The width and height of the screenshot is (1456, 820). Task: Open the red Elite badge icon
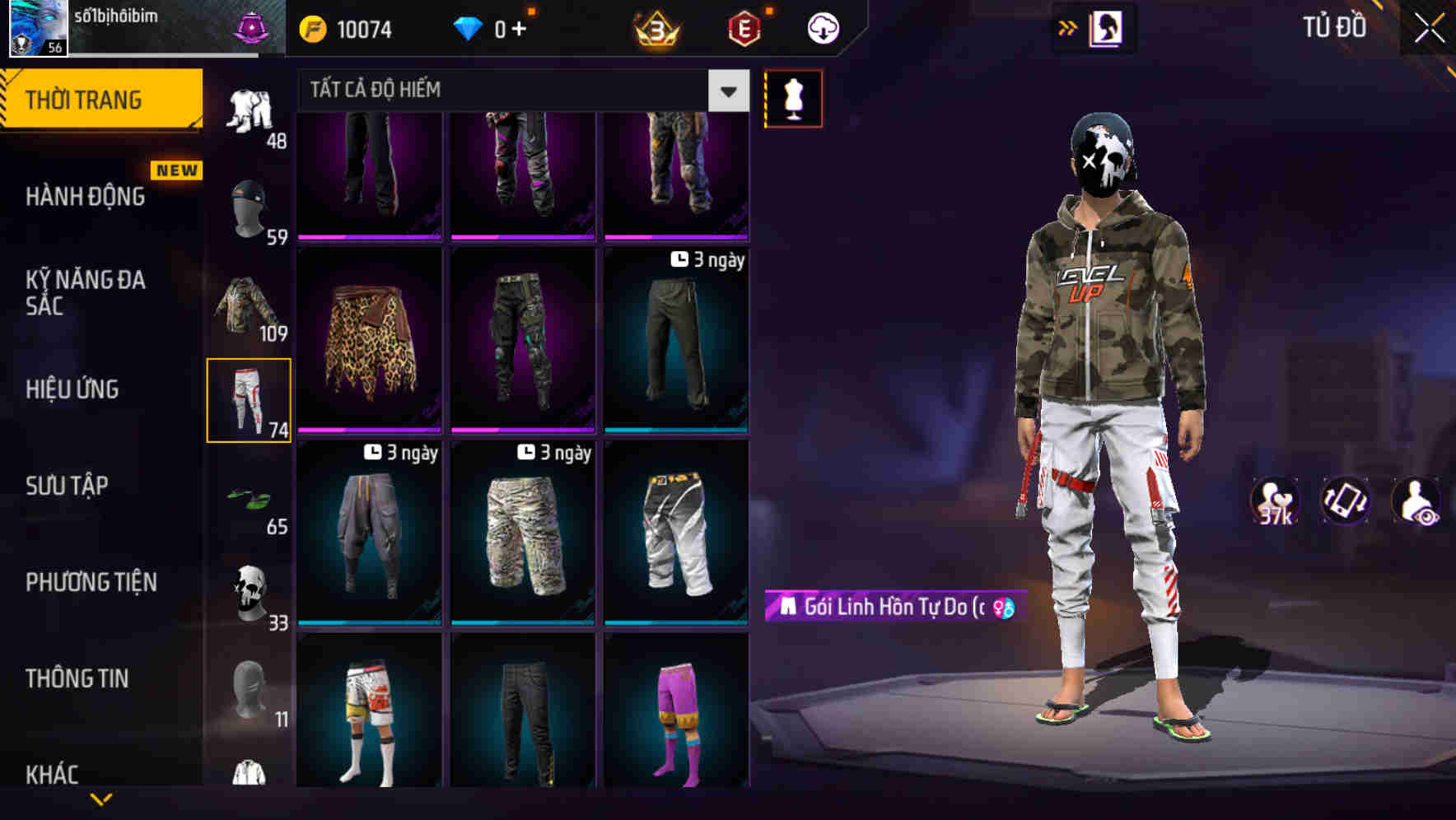(x=741, y=27)
